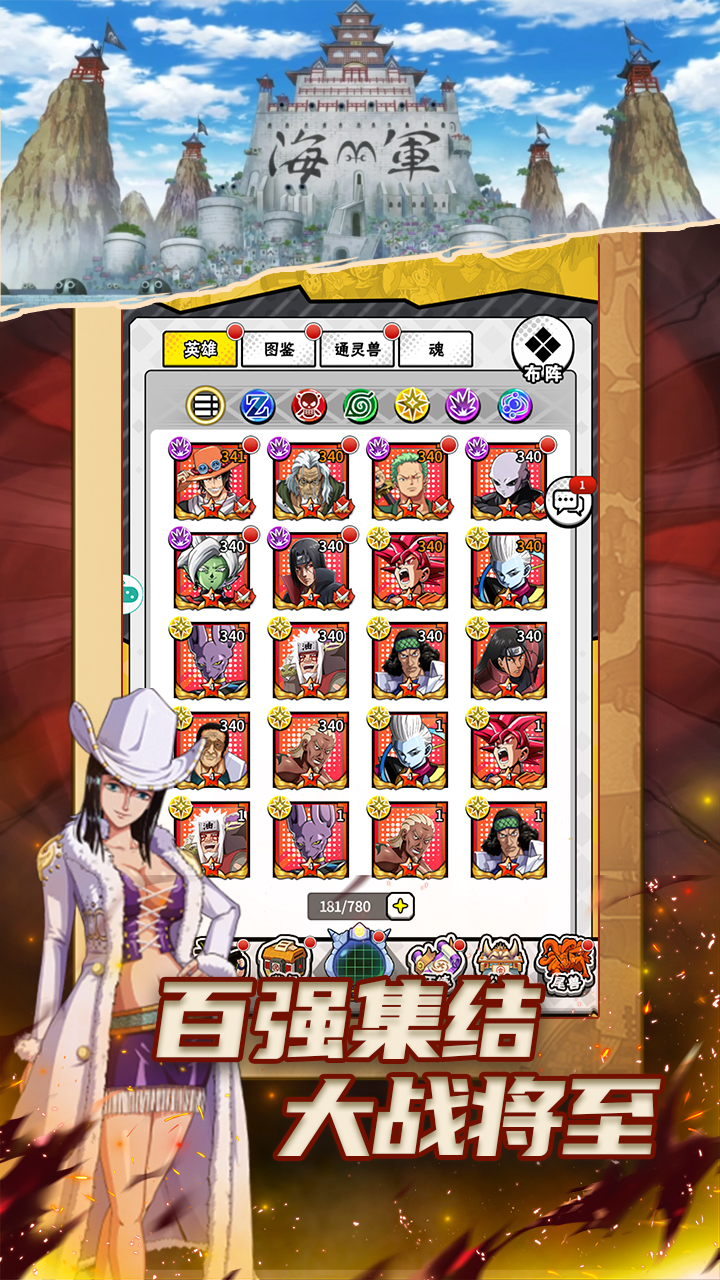This screenshot has height=1280, width=720.
Task: Select the level 341 Ace hero card
Action: pos(212,482)
